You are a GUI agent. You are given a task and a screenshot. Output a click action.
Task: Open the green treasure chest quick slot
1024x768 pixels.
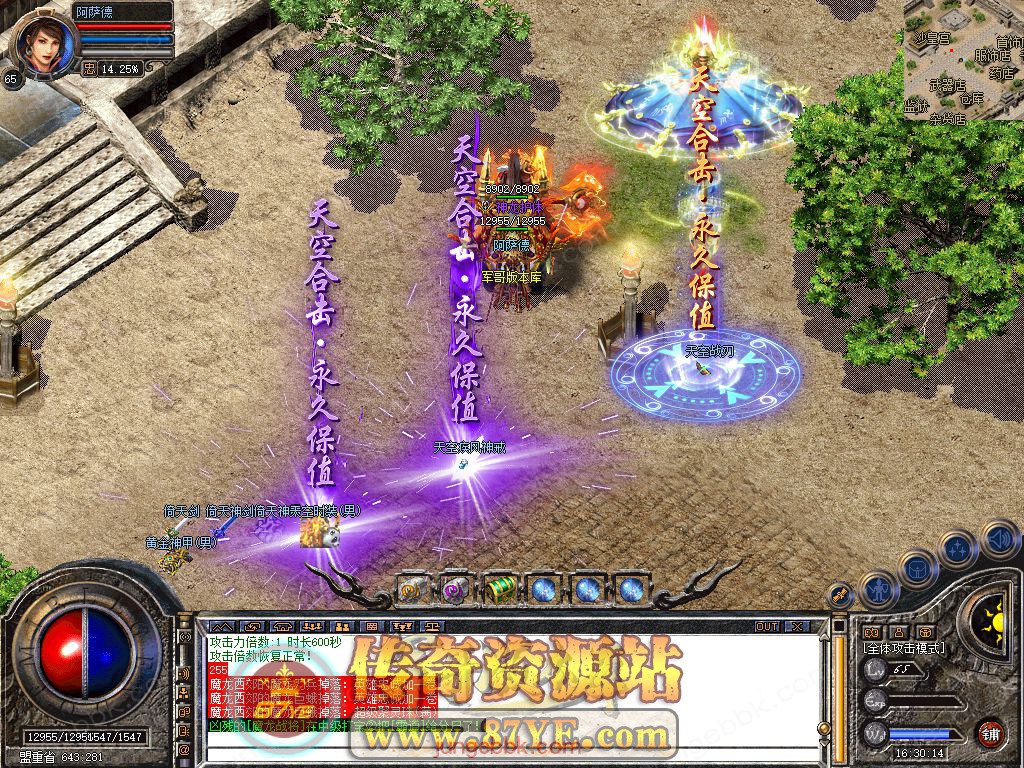point(500,590)
